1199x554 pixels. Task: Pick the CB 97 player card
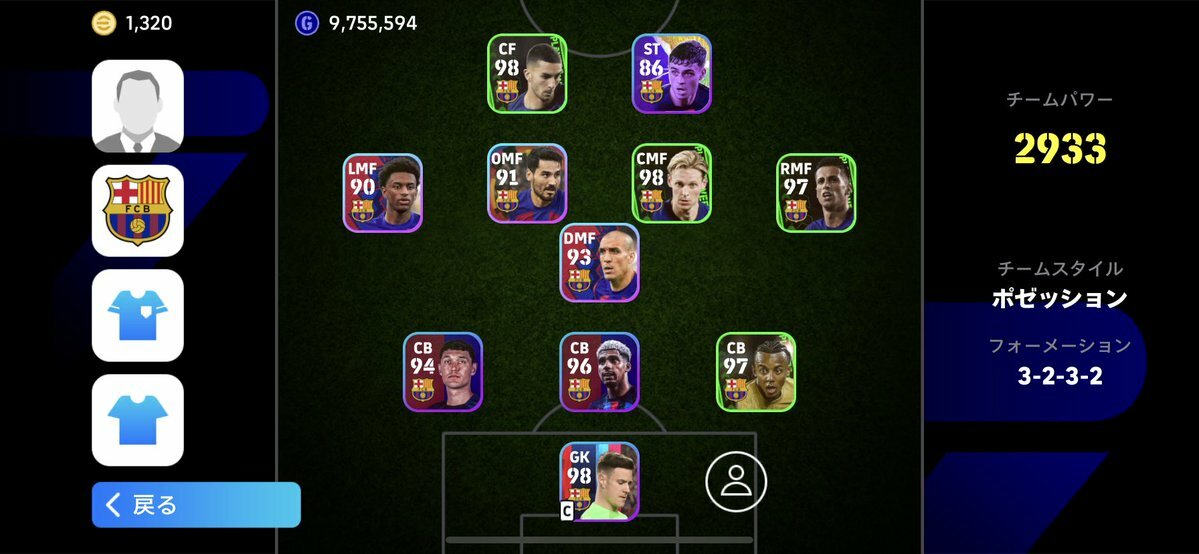(756, 372)
